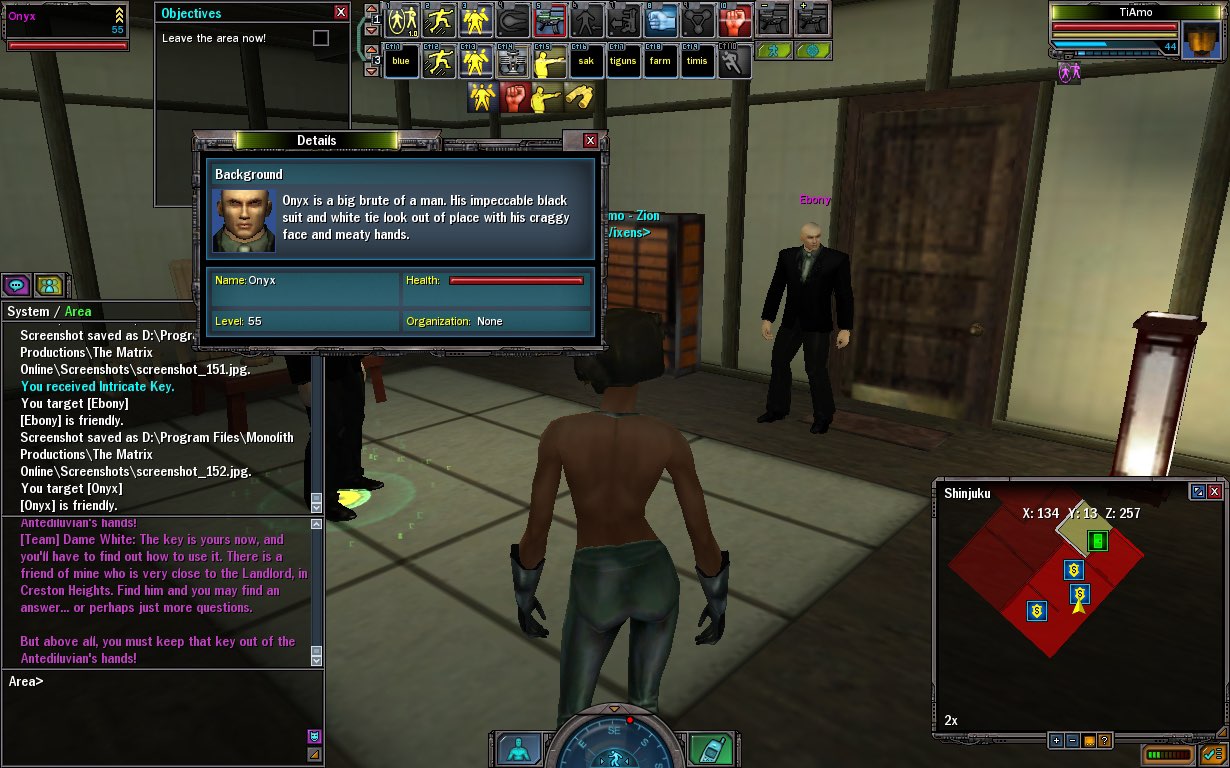Close the Objectives panel
The height and width of the screenshot is (768, 1230).
coord(341,13)
